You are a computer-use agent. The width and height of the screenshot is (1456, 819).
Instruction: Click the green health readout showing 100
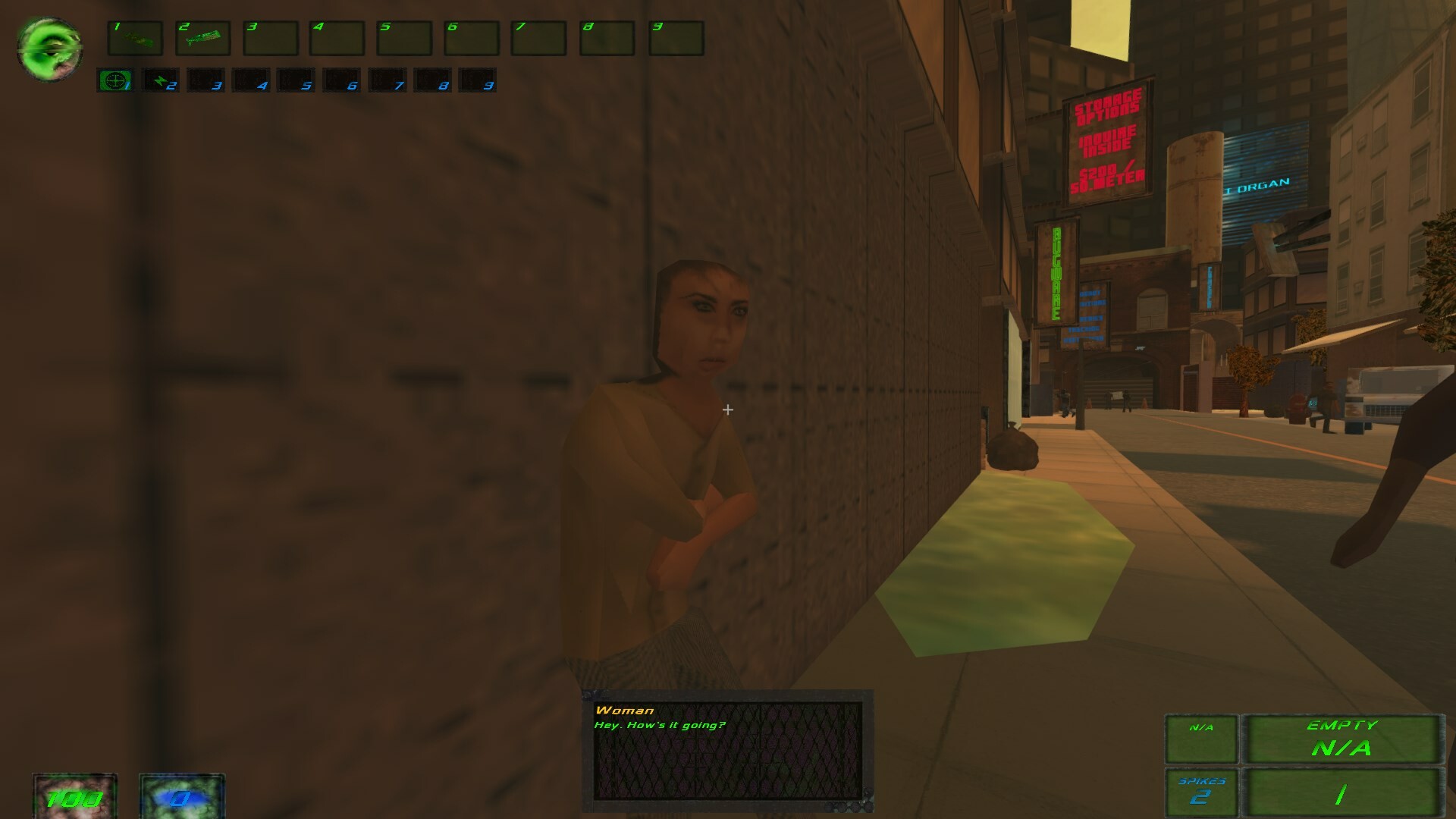coord(73,798)
